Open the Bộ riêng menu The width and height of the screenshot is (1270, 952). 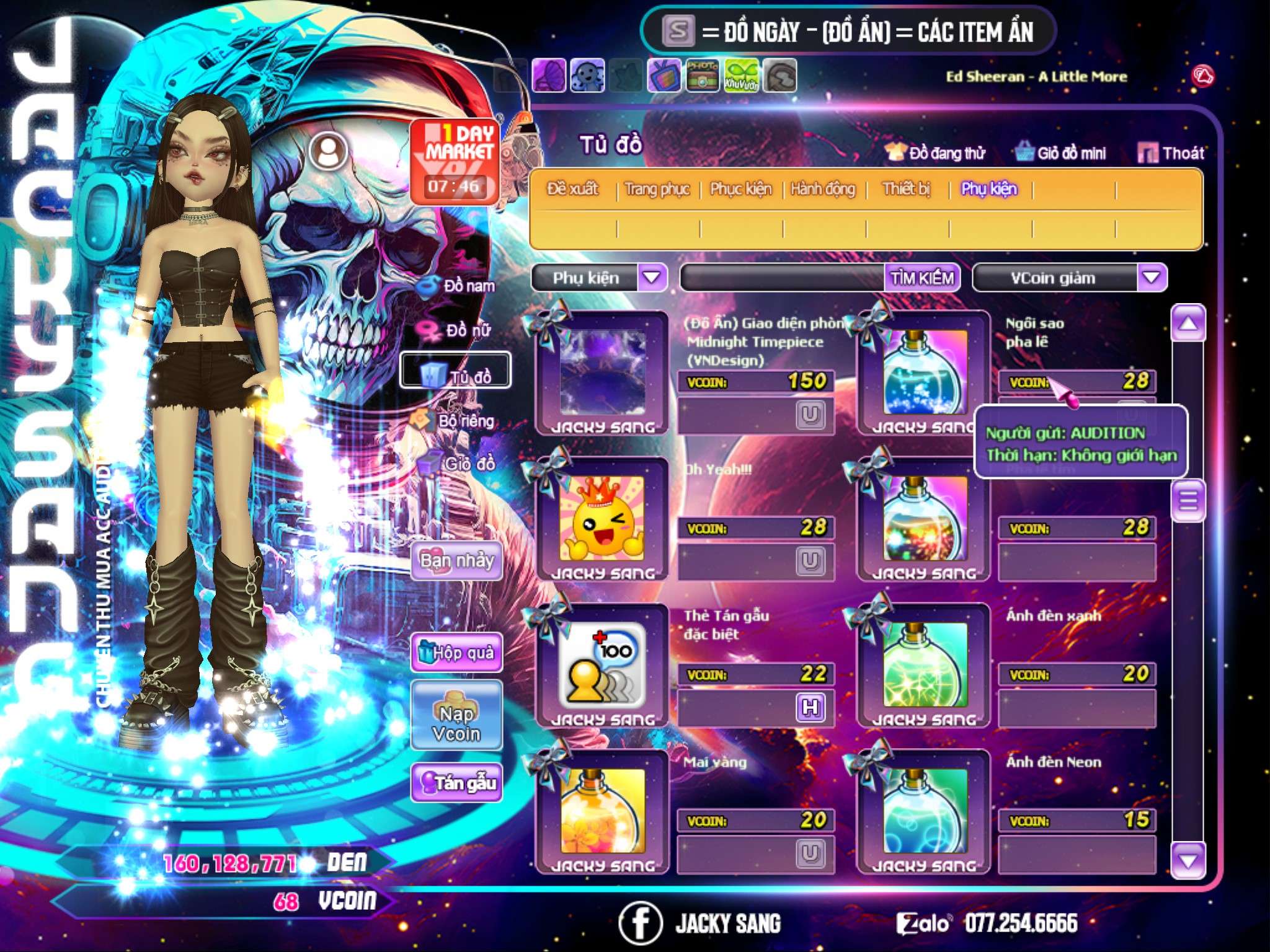[456, 421]
